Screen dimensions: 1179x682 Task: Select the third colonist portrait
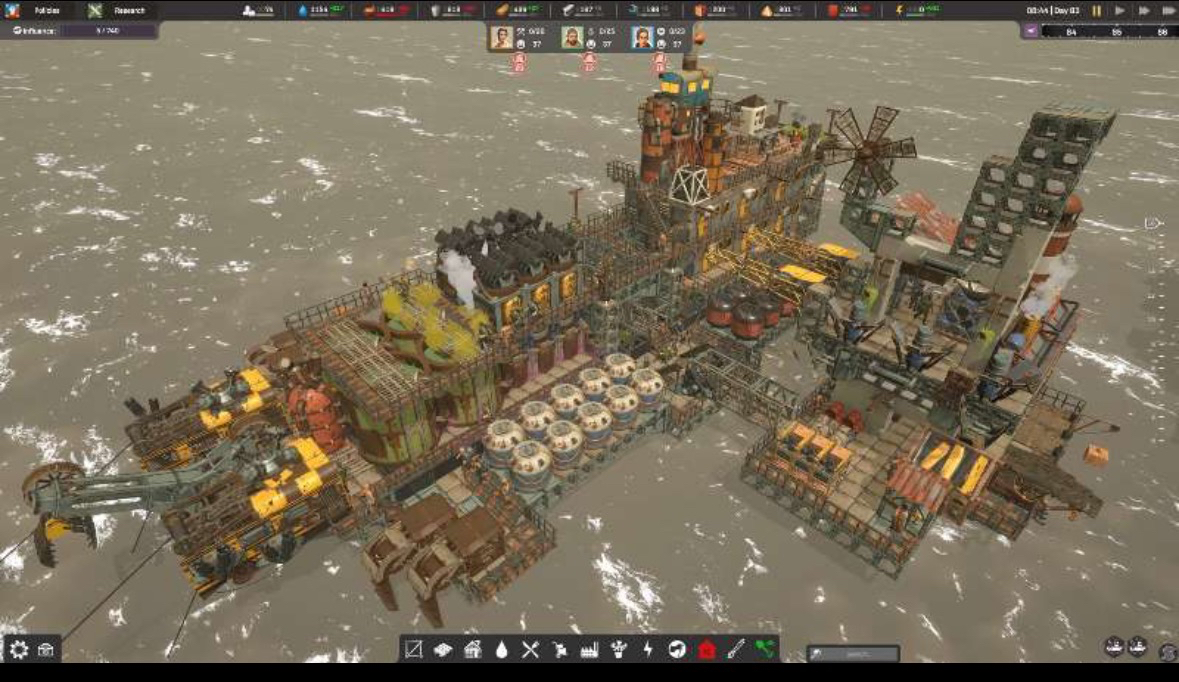click(642, 37)
